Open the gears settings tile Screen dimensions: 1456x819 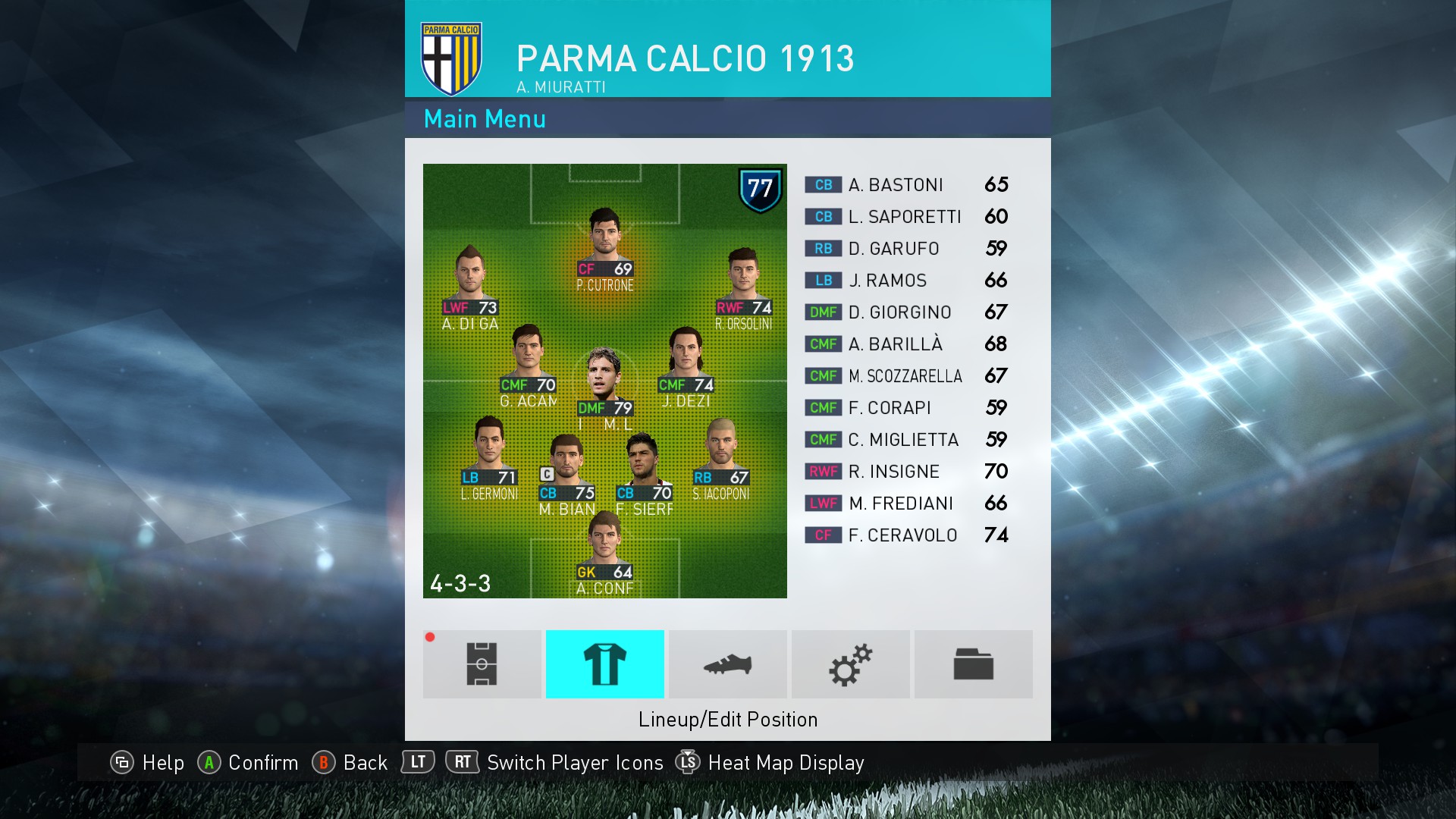pos(851,664)
